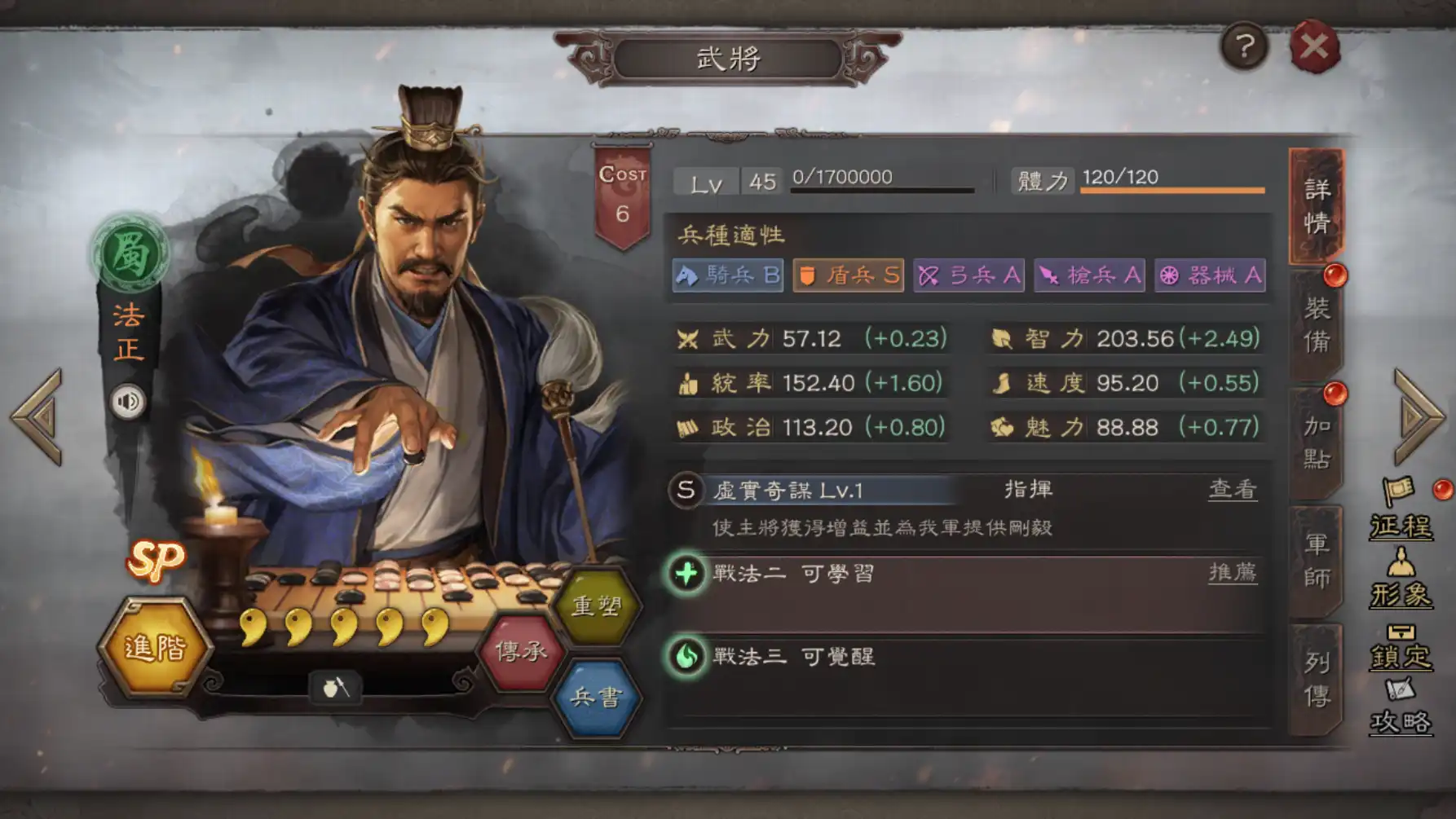Click the 查看 link for 虛實奇謀
Viewport: 1456px width, 819px height.
point(1235,490)
